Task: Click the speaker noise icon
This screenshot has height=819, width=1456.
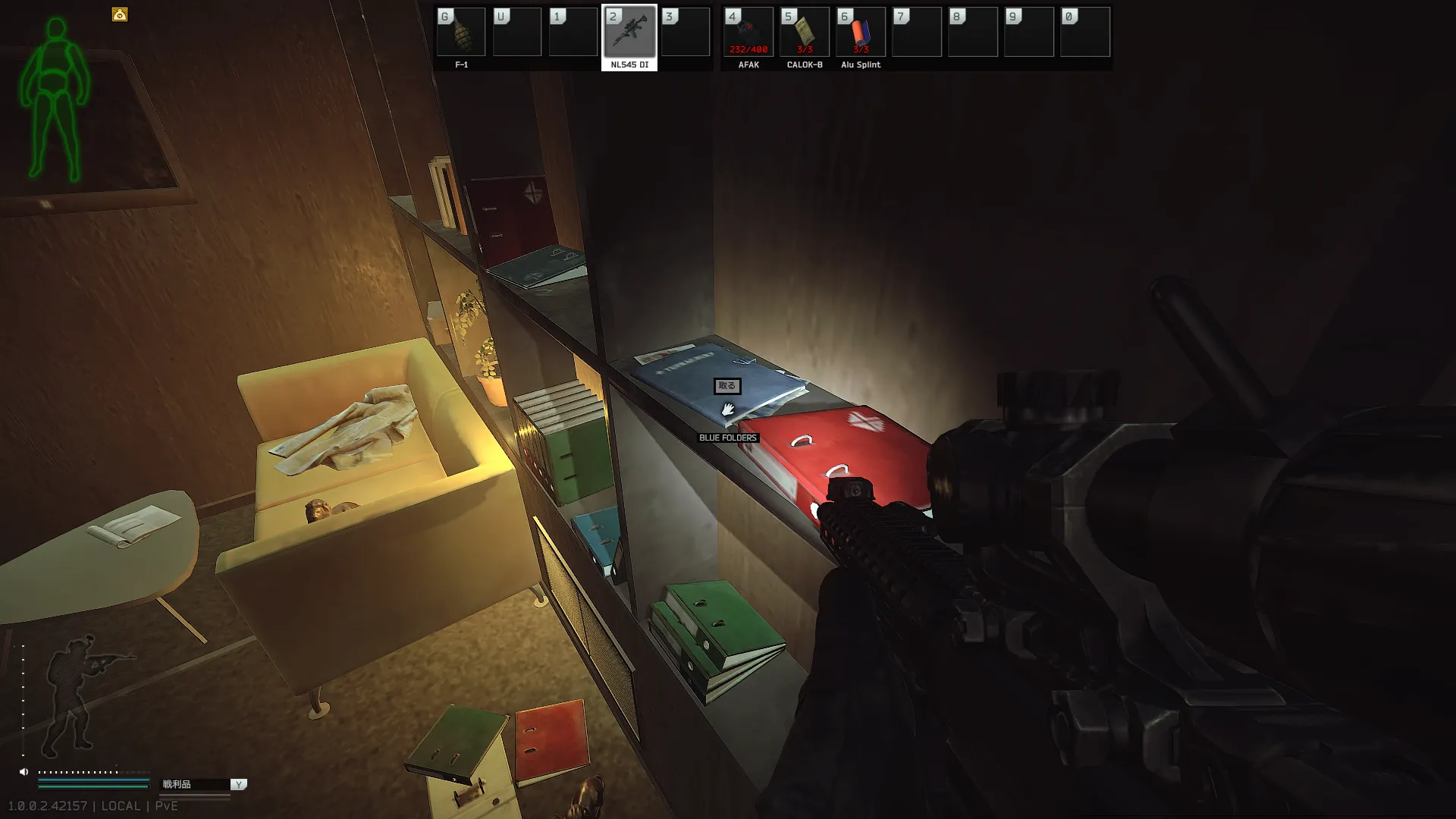Action: [24, 772]
